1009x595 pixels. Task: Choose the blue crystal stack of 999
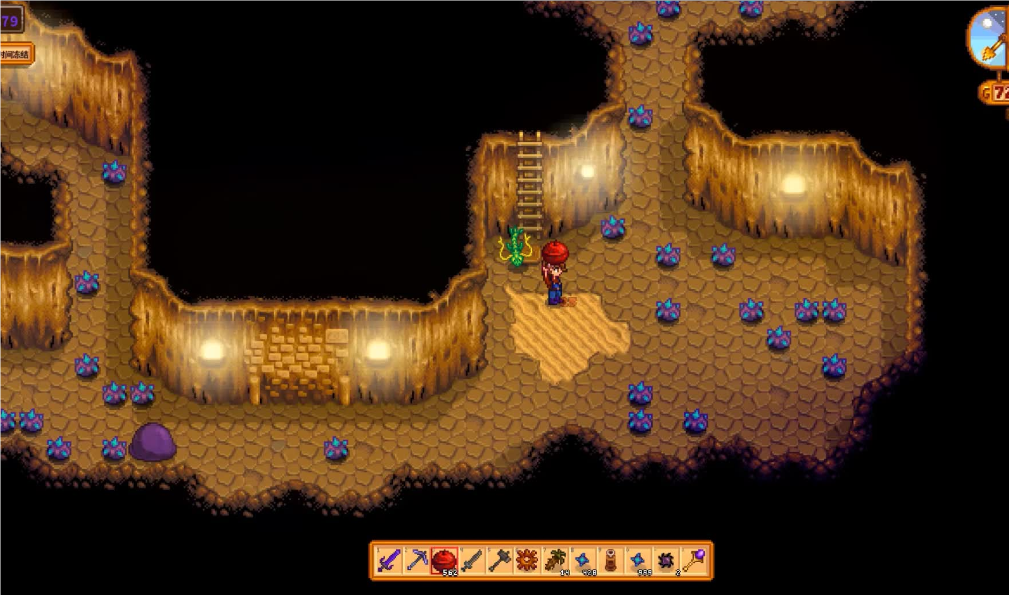pyautogui.click(x=638, y=560)
